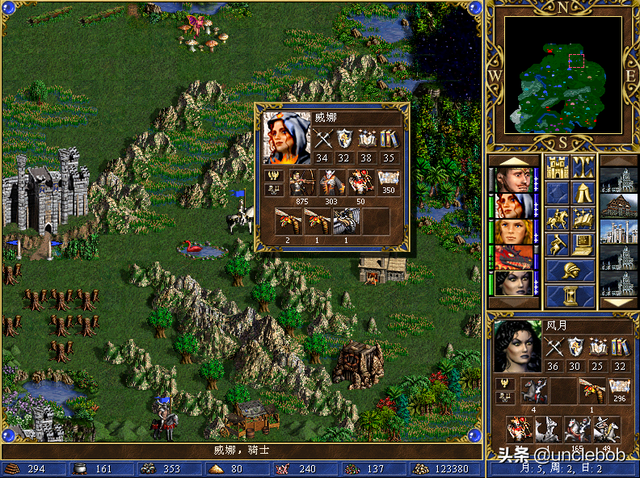Screen dimensions: 640x478
Task: Select the red dragon hero portrait
Action: click(513, 258)
